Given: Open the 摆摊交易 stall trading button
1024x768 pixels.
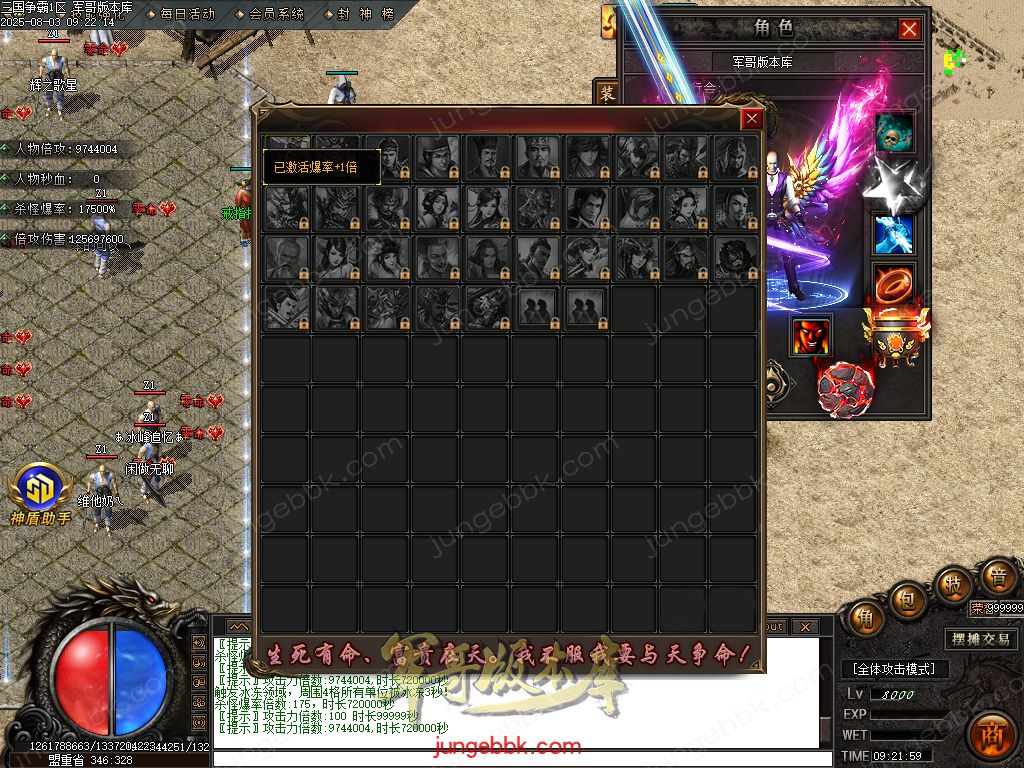Looking at the screenshot, I should (980, 639).
